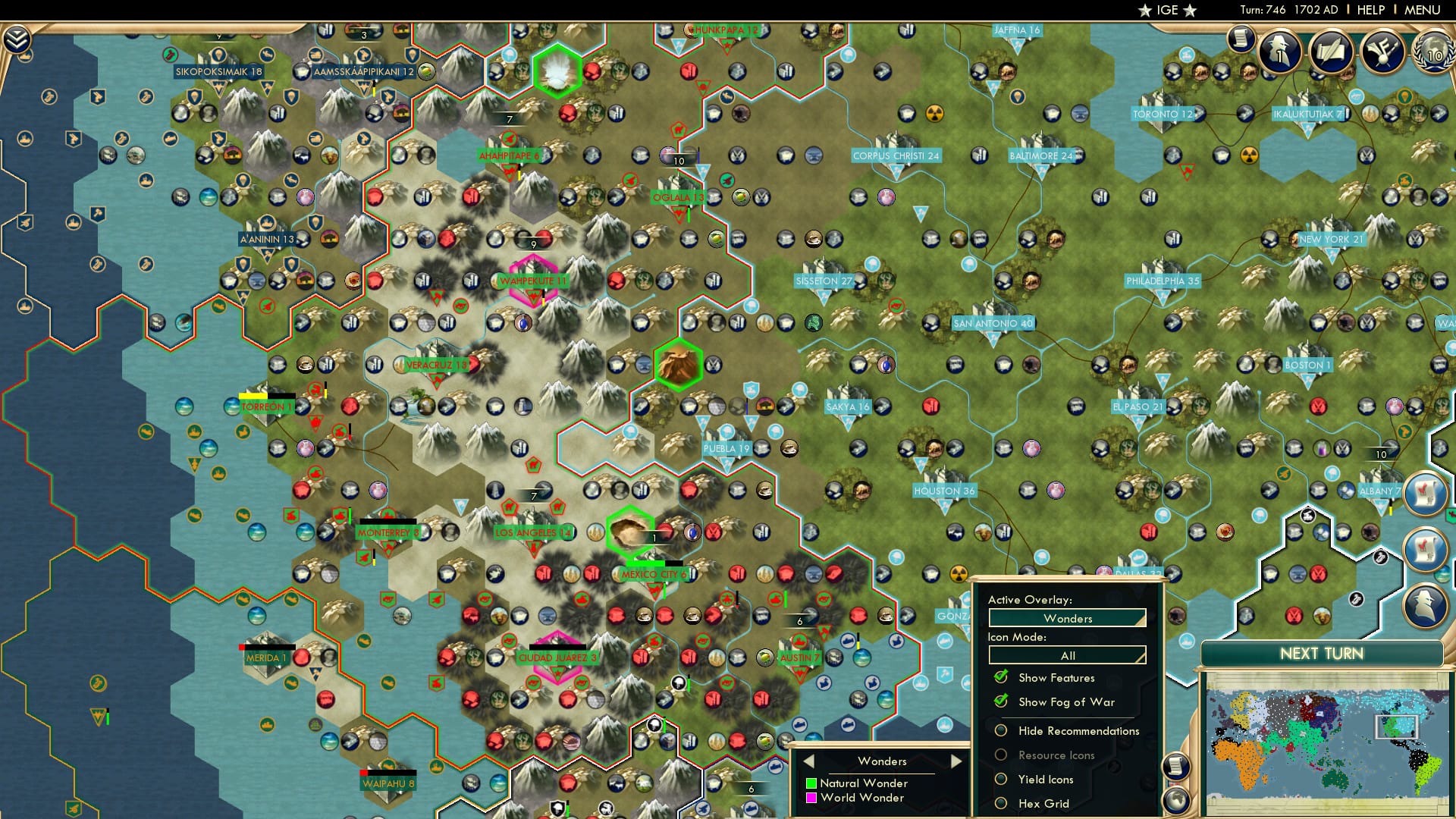Enable Hex Grid overlay option
This screenshot has width=1456, height=819.
[1001, 802]
